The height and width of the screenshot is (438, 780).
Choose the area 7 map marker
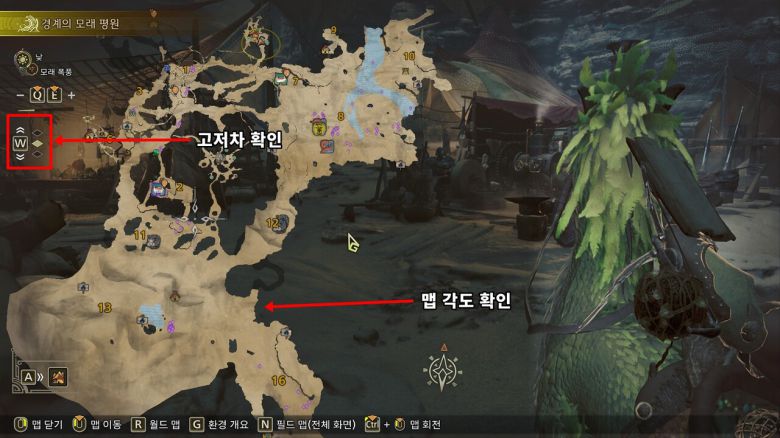pos(296,80)
